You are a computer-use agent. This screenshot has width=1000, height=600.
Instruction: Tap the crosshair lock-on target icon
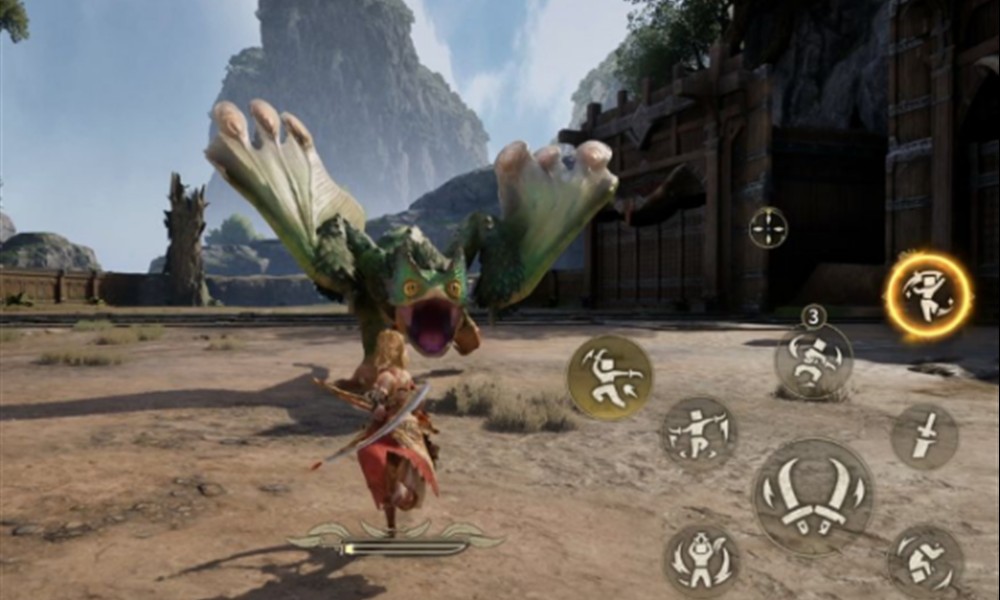coord(768,227)
